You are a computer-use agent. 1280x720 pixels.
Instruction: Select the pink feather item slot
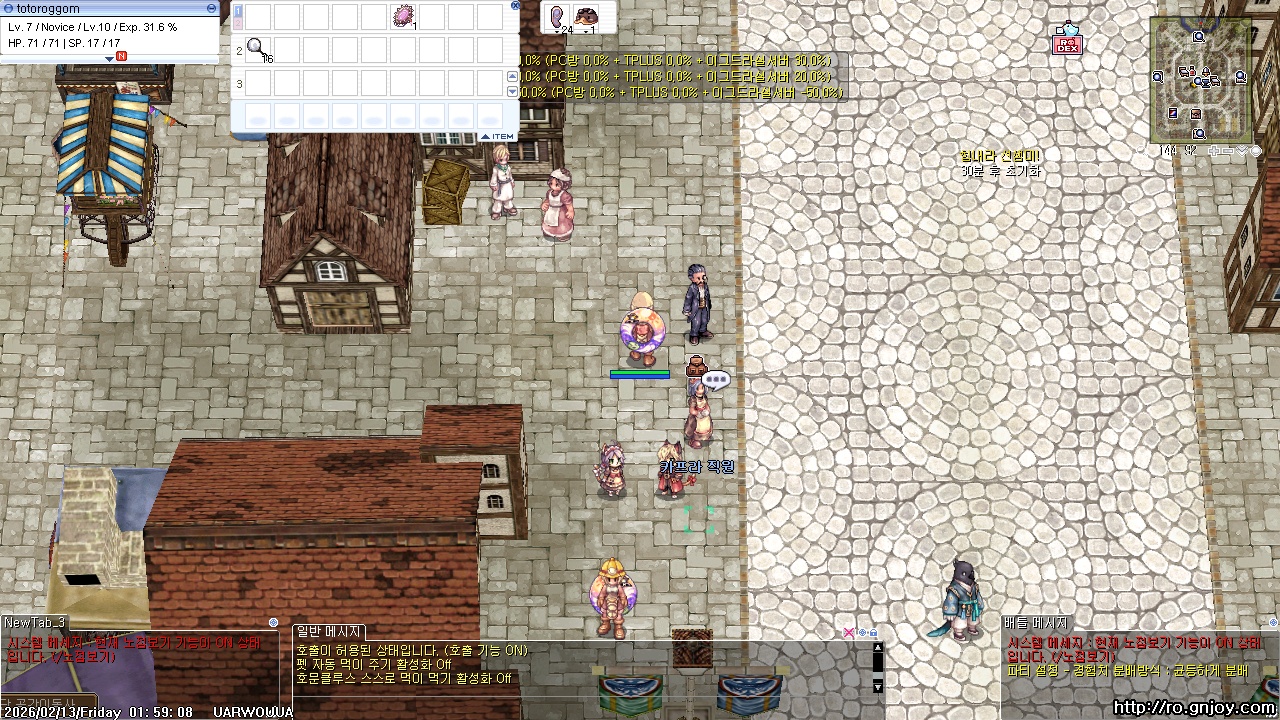pyautogui.click(x=557, y=17)
